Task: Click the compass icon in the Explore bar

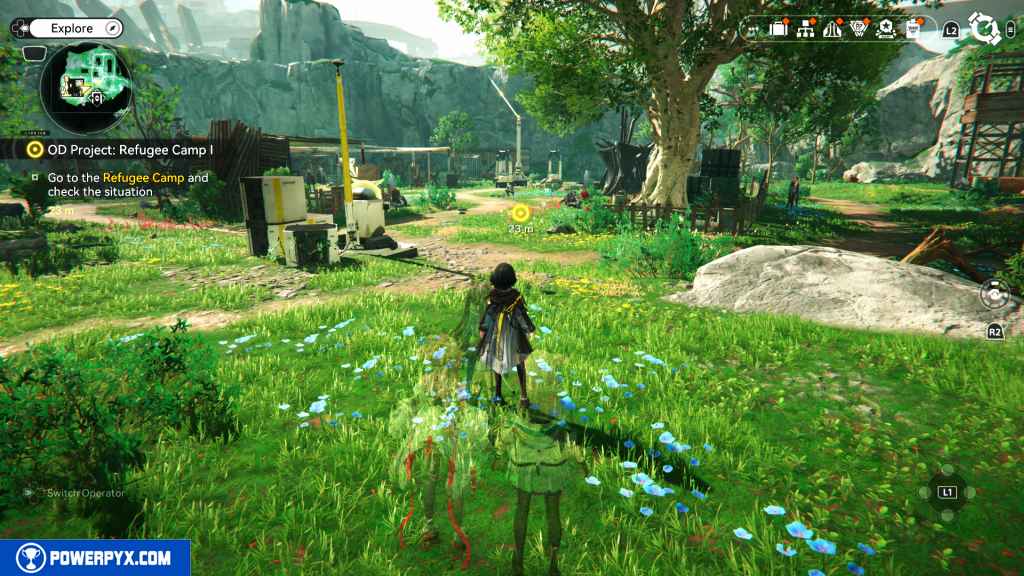Action: (x=112, y=29)
